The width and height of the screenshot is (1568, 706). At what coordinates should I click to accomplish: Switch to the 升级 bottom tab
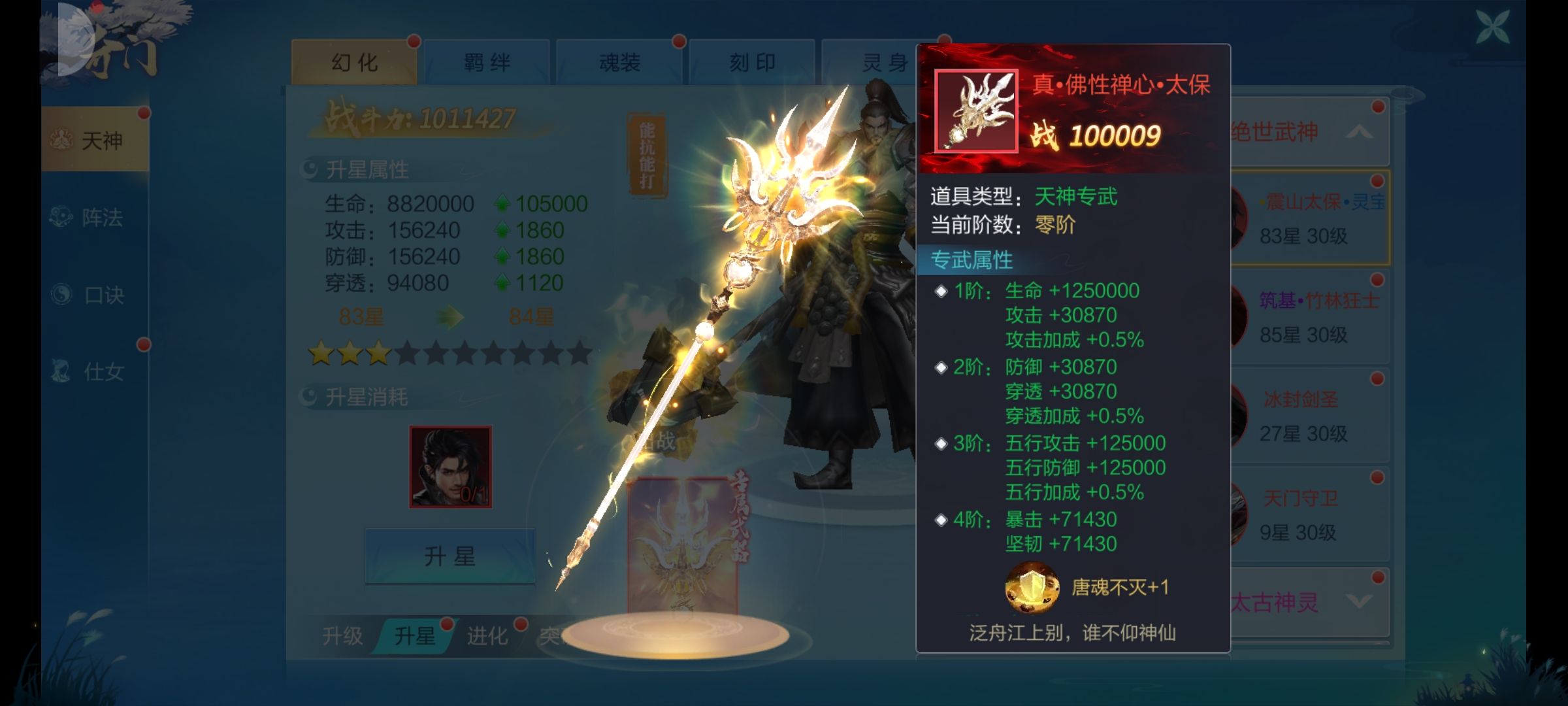click(x=342, y=635)
